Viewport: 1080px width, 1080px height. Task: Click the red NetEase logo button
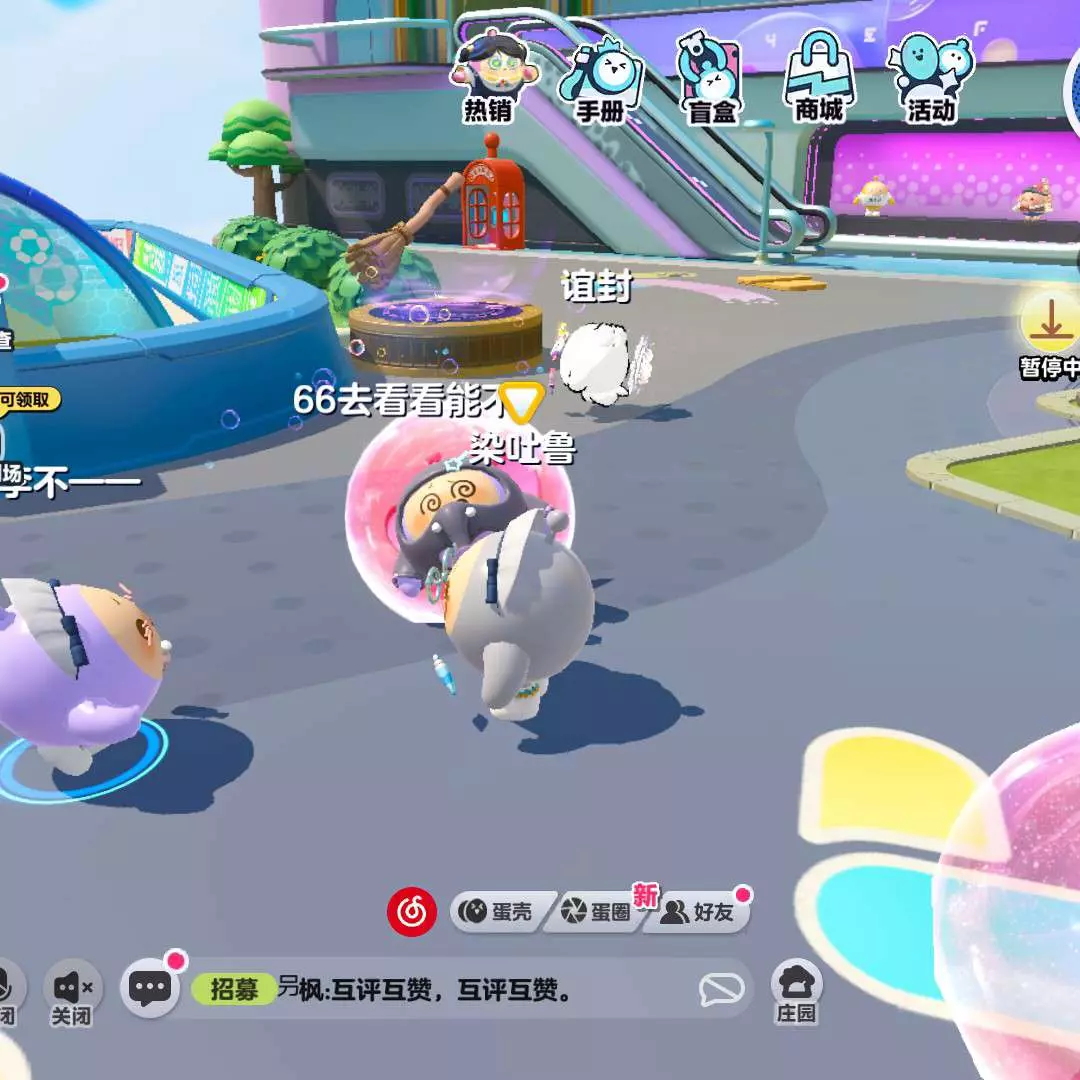[x=412, y=911]
